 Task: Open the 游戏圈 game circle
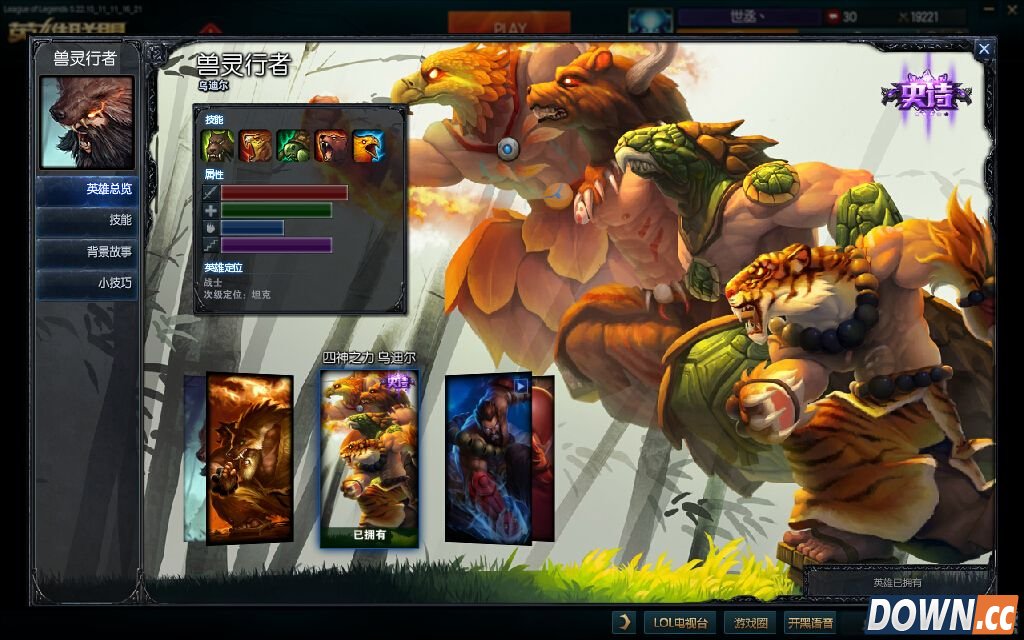click(750, 623)
